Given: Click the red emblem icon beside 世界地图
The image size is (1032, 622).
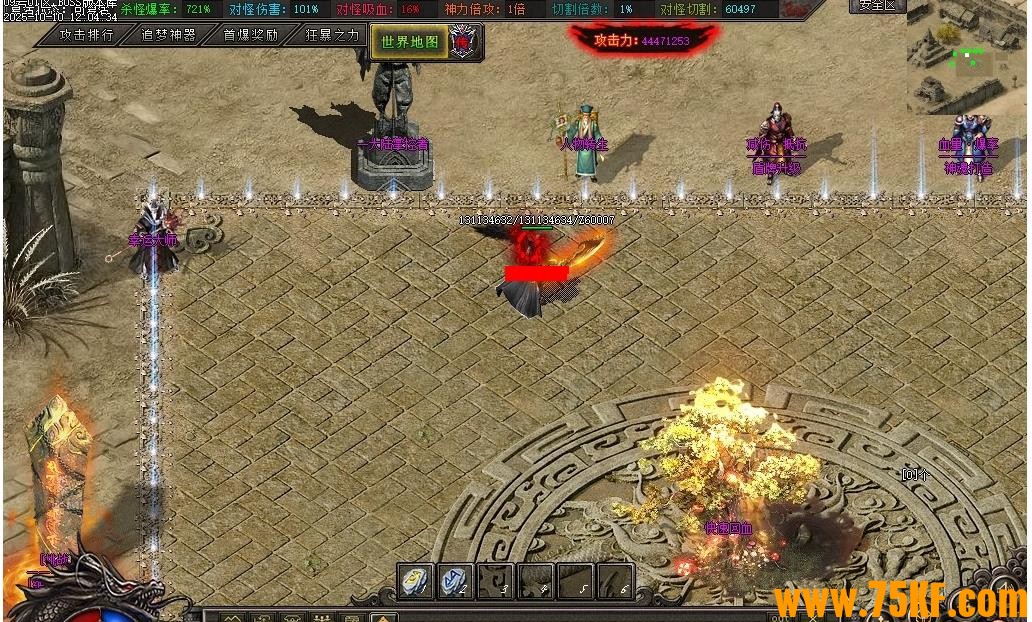Looking at the screenshot, I should pos(464,42).
